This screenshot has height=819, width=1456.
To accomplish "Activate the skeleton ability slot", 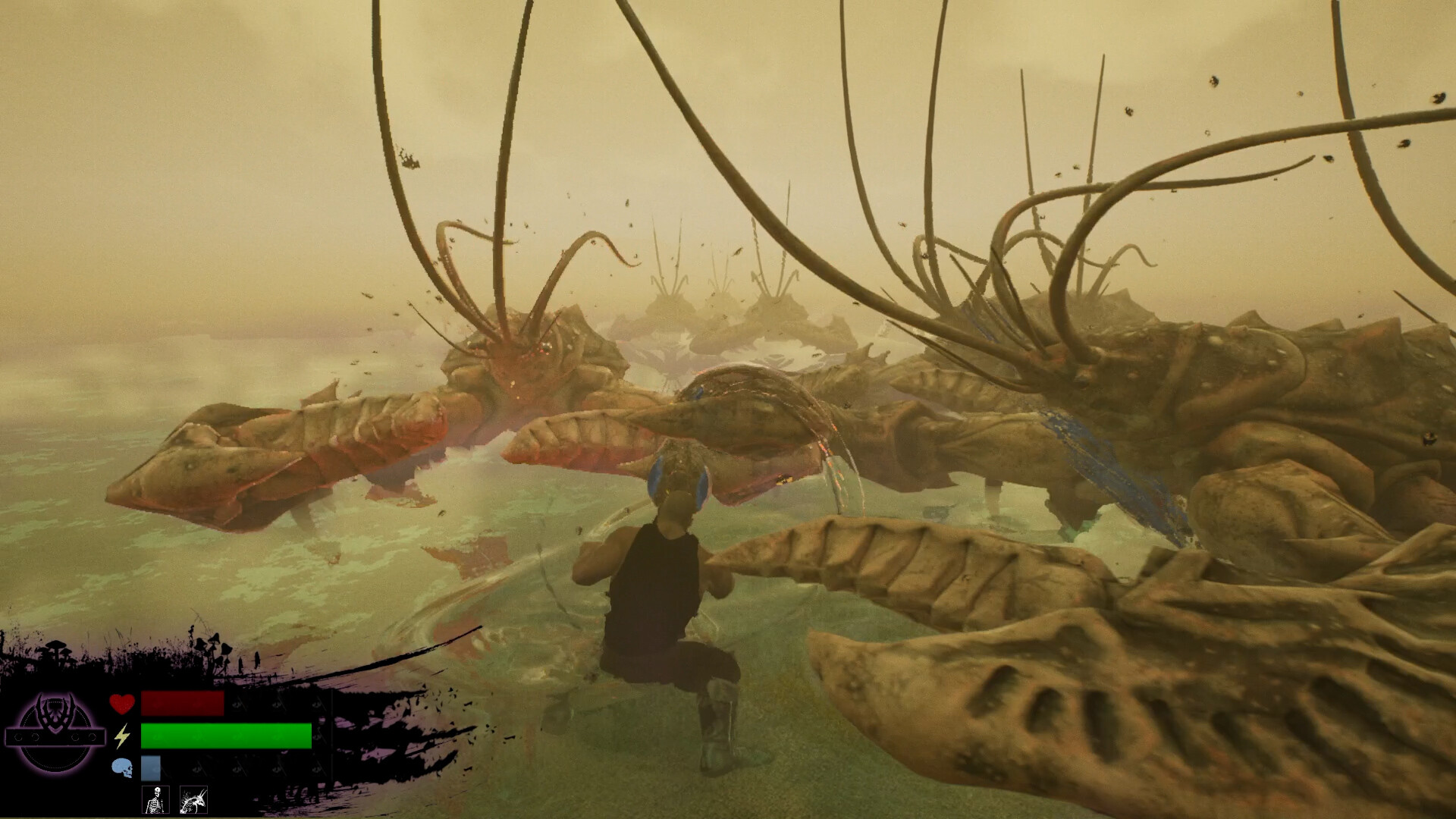I will coord(155,800).
